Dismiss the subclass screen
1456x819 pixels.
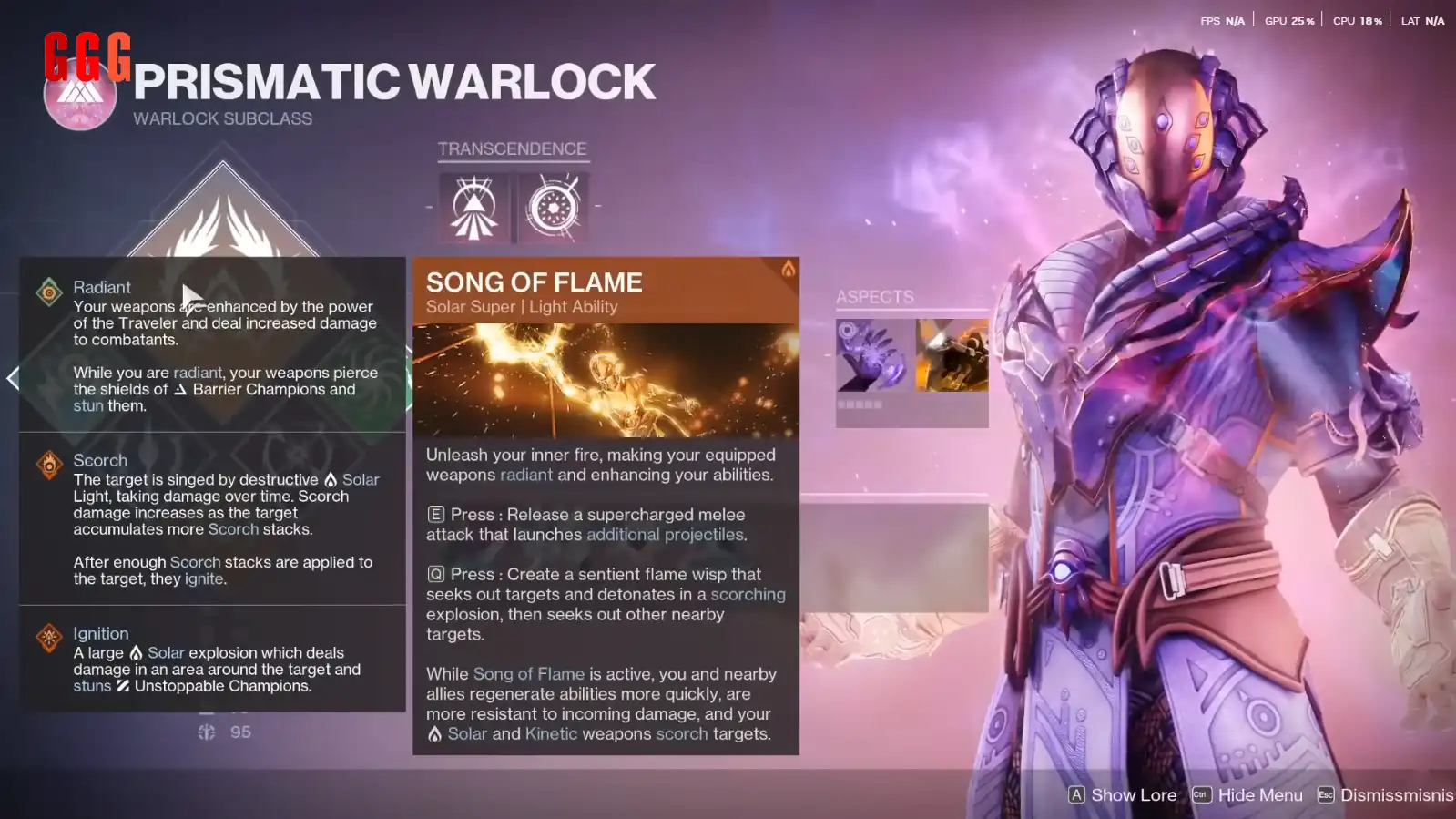click(x=1384, y=795)
